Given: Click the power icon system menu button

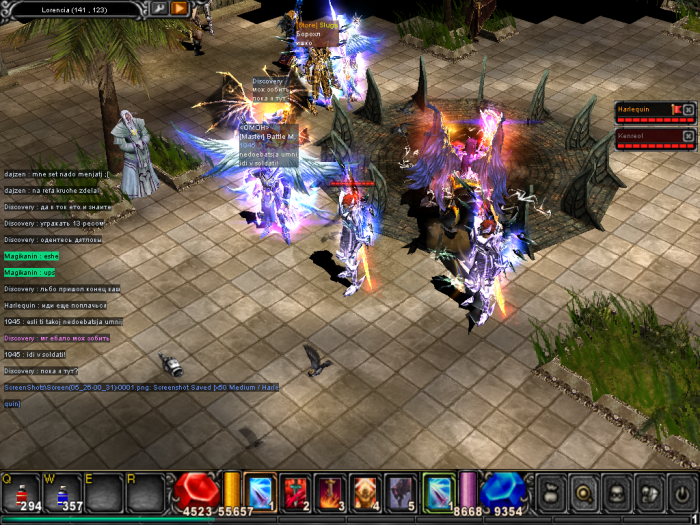Looking at the screenshot, I should 682,493.
